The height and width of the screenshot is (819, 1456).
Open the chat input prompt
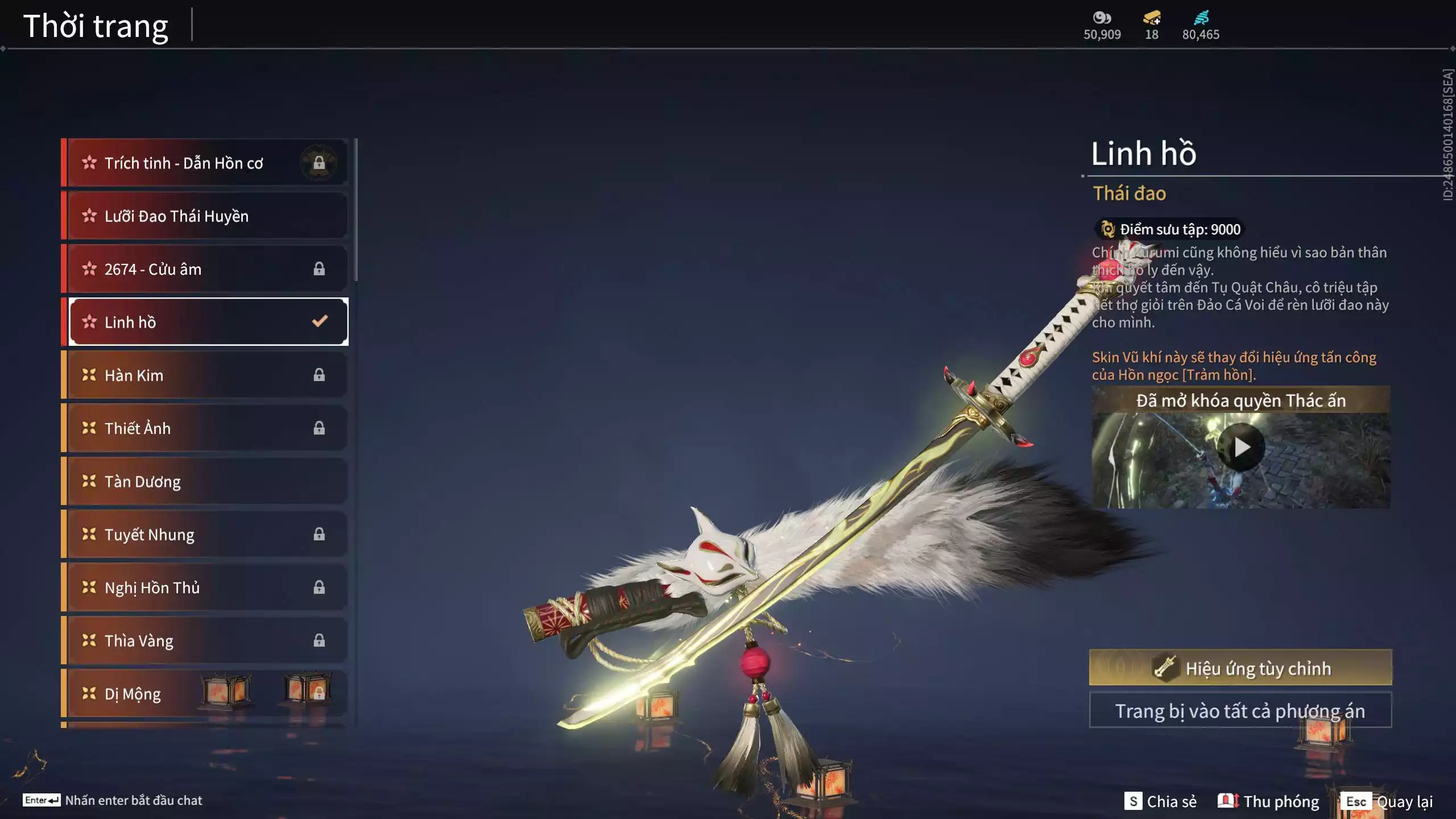coord(113,800)
